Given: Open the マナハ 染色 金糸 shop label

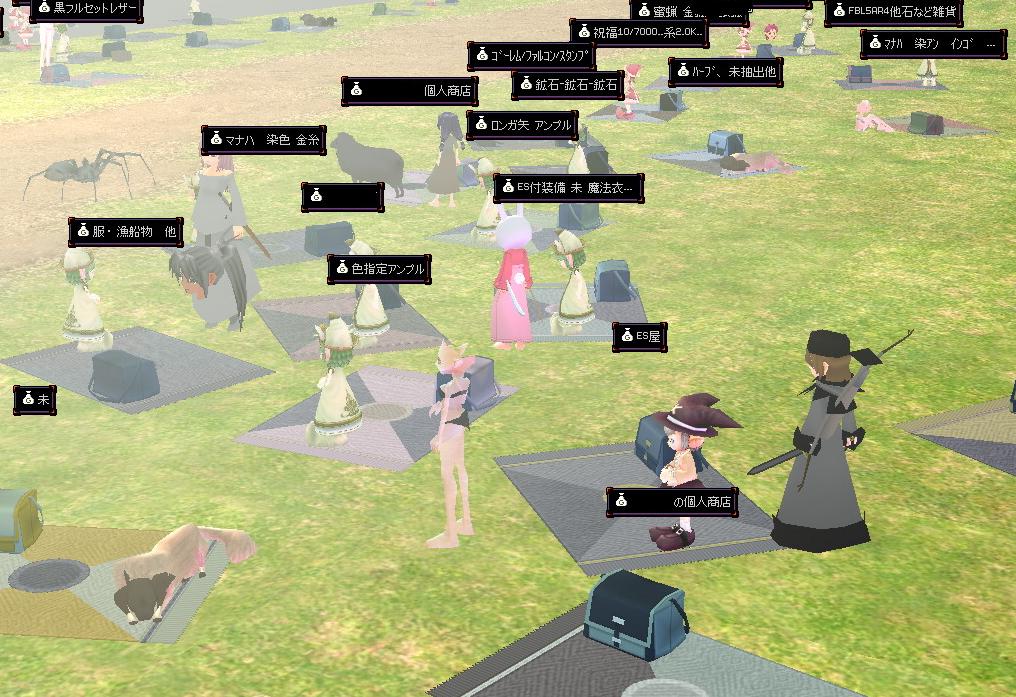Looking at the screenshot, I should pyautogui.click(x=264, y=141).
